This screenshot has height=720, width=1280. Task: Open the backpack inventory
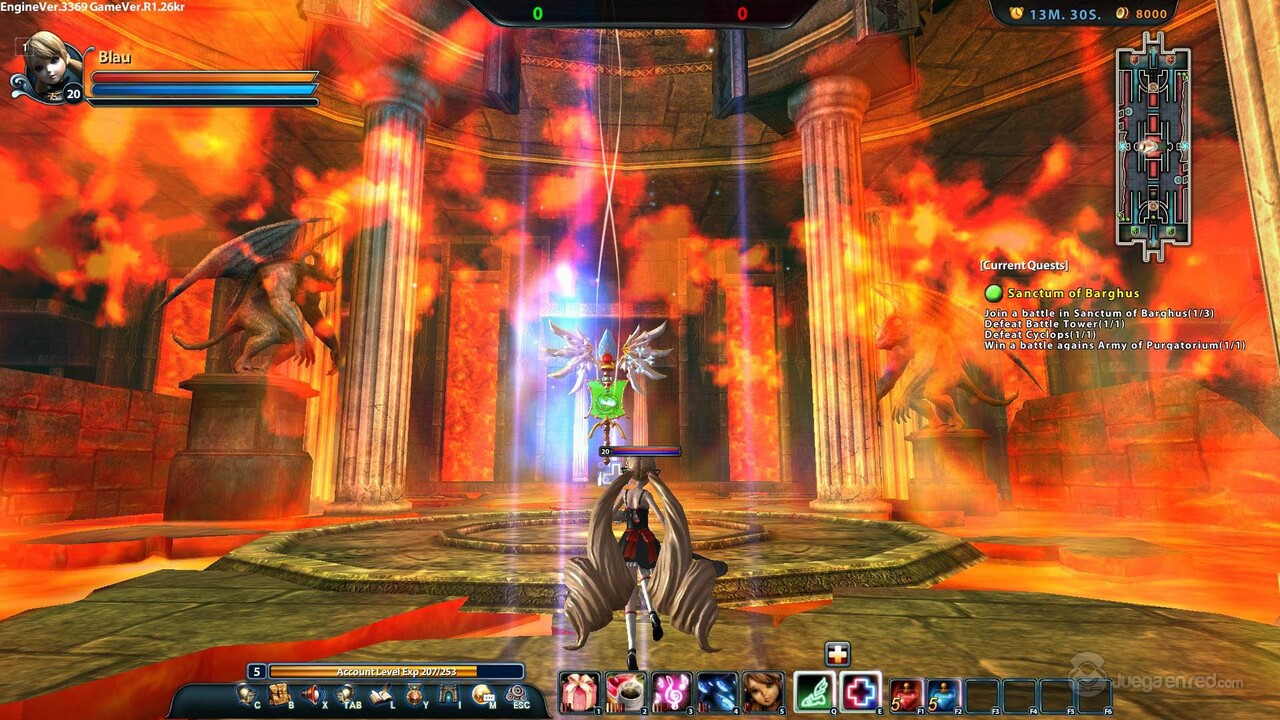click(x=279, y=694)
